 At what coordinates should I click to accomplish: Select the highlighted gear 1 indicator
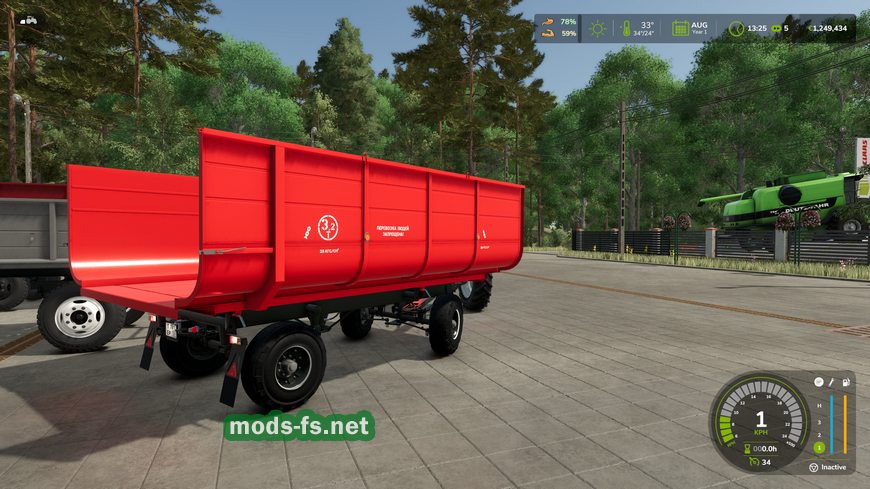(818, 447)
